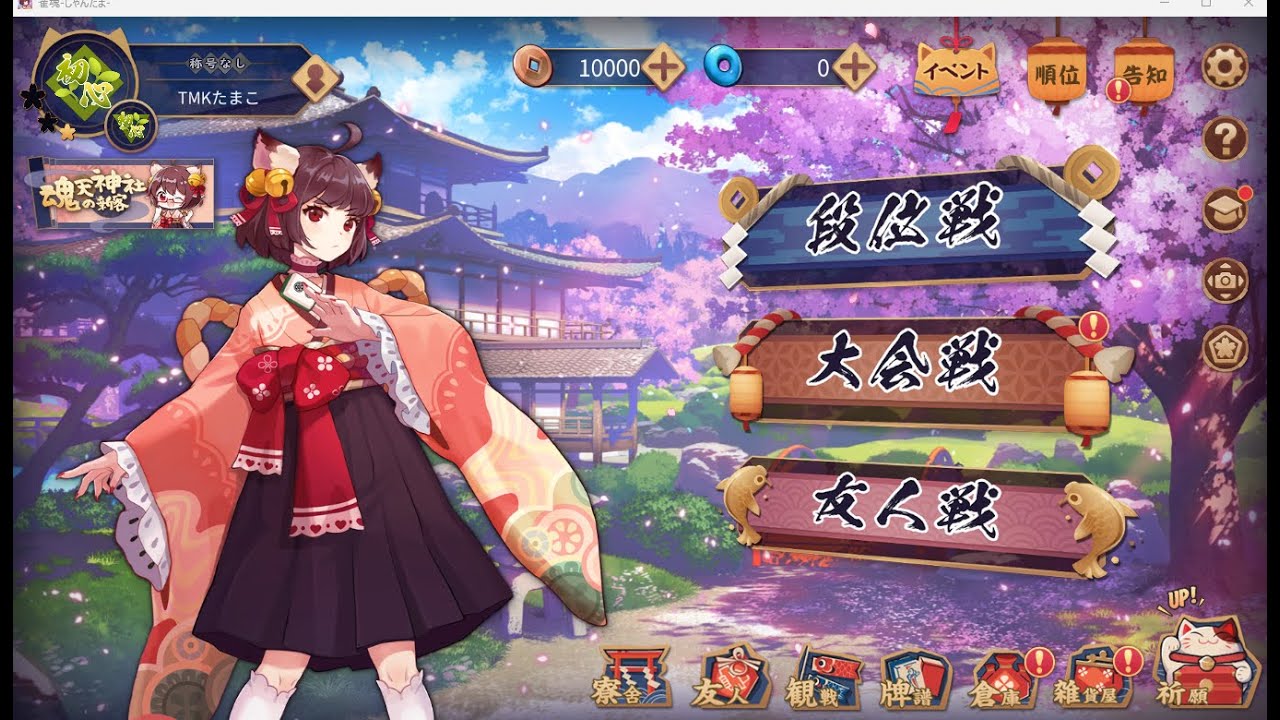Open the イベント event lantern
This screenshot has width=1280, height=720.
pyautogui.click(x=957, y=70)
